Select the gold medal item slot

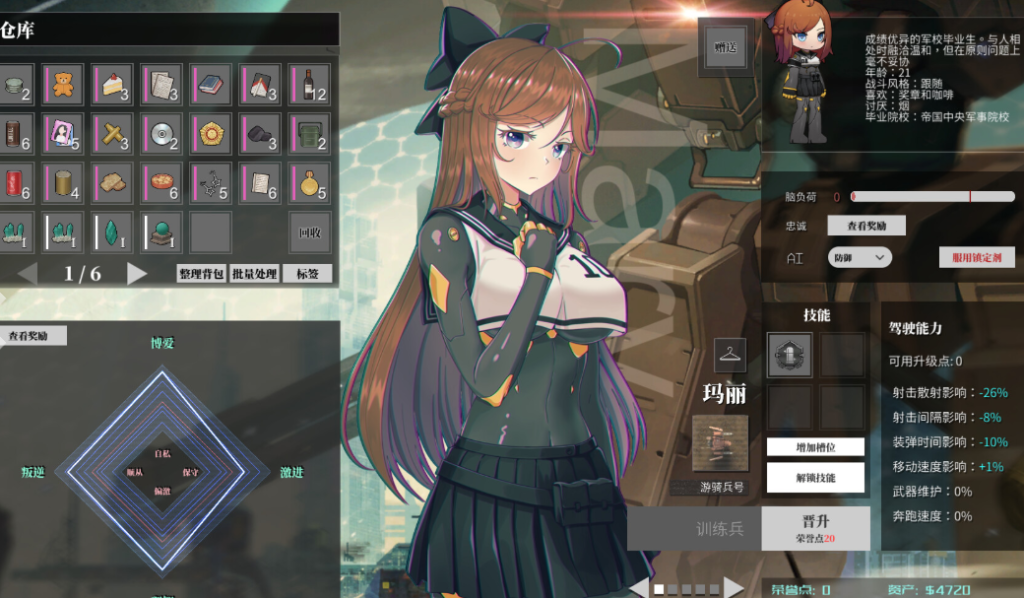coord(309,183)
